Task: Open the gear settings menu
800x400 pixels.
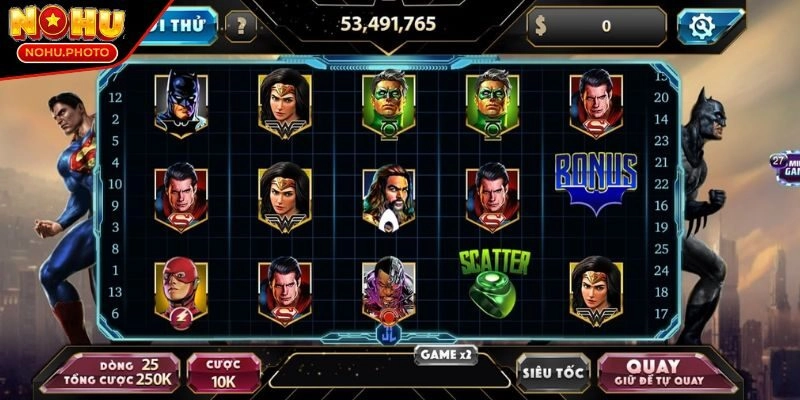Action: point(709,26)
